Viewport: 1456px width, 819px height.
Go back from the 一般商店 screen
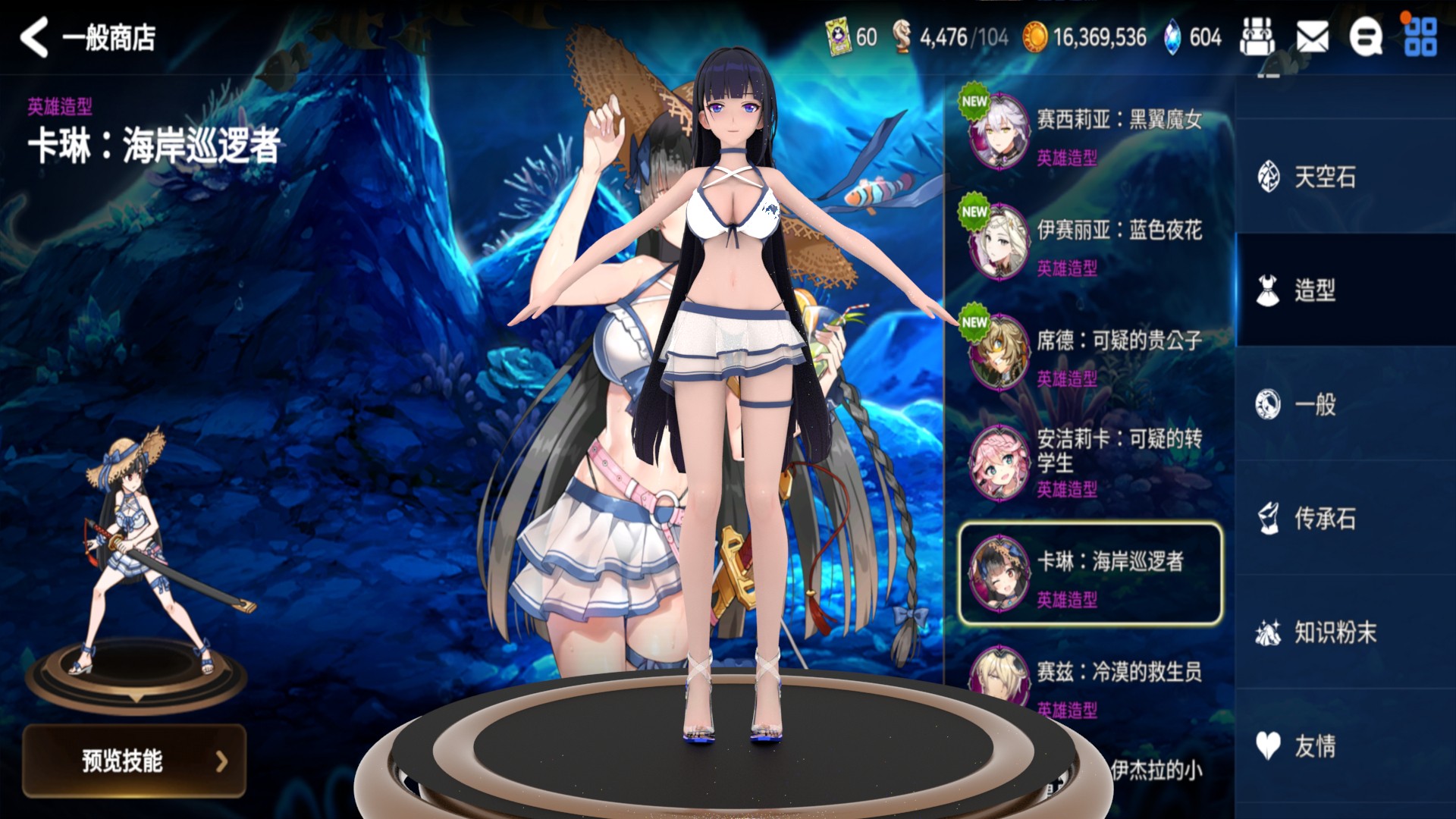[x=35, y=38]
